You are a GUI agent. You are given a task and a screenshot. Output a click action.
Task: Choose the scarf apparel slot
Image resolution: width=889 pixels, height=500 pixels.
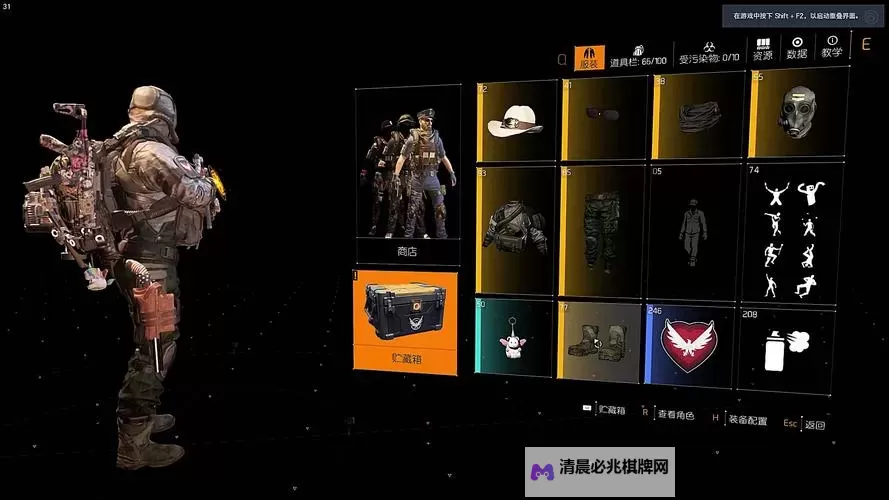click(697, 118)
